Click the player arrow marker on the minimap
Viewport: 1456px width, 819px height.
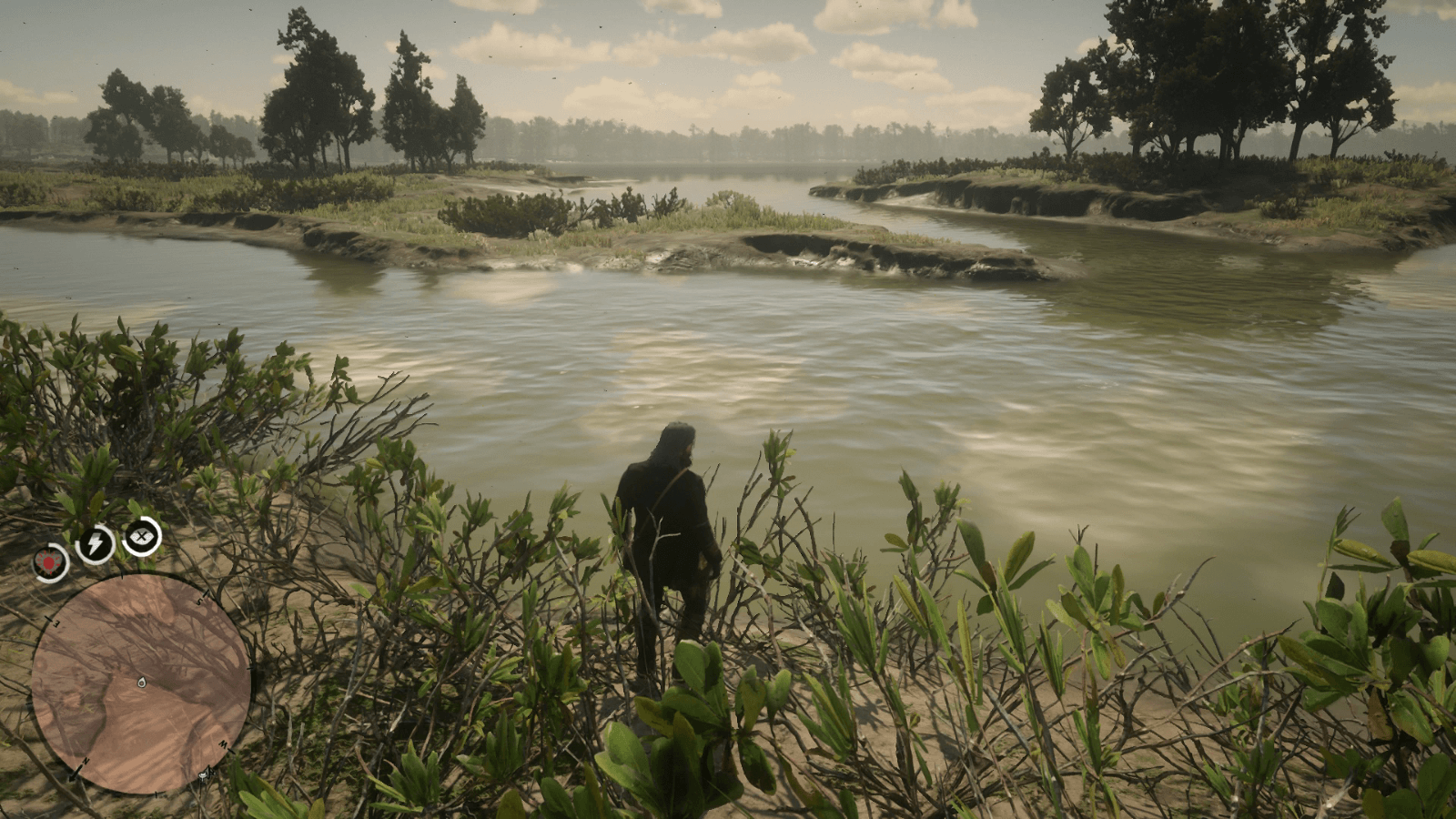(x=143, y=682)
